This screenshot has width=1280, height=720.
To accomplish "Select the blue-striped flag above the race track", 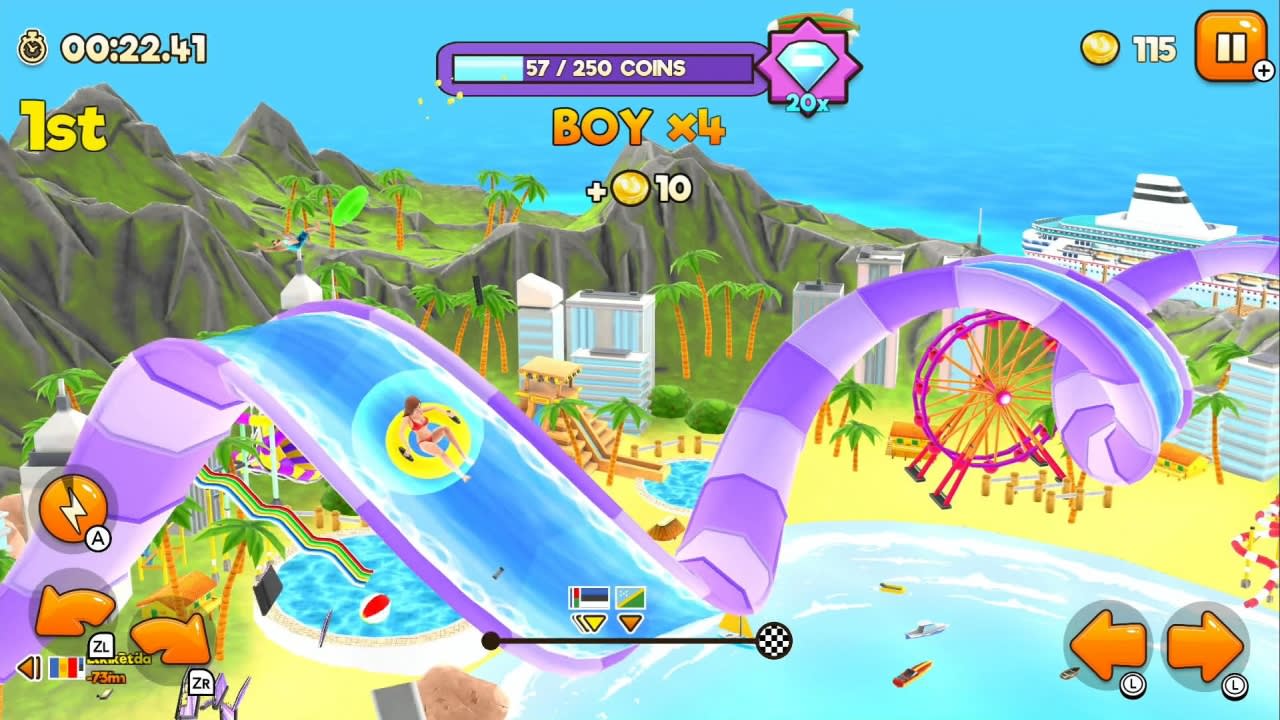I will click(x=590, y=598).
